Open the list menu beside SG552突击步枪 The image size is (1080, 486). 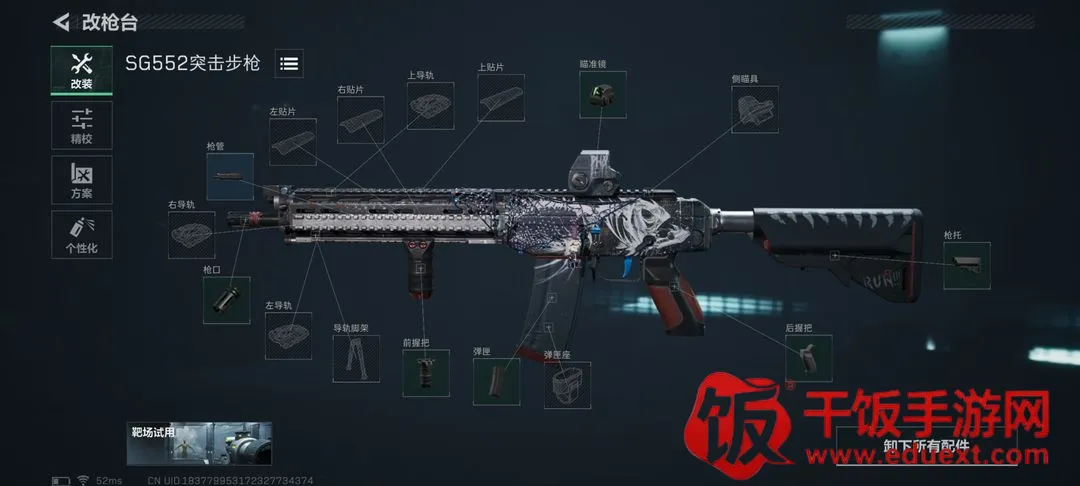click(289, 63)
